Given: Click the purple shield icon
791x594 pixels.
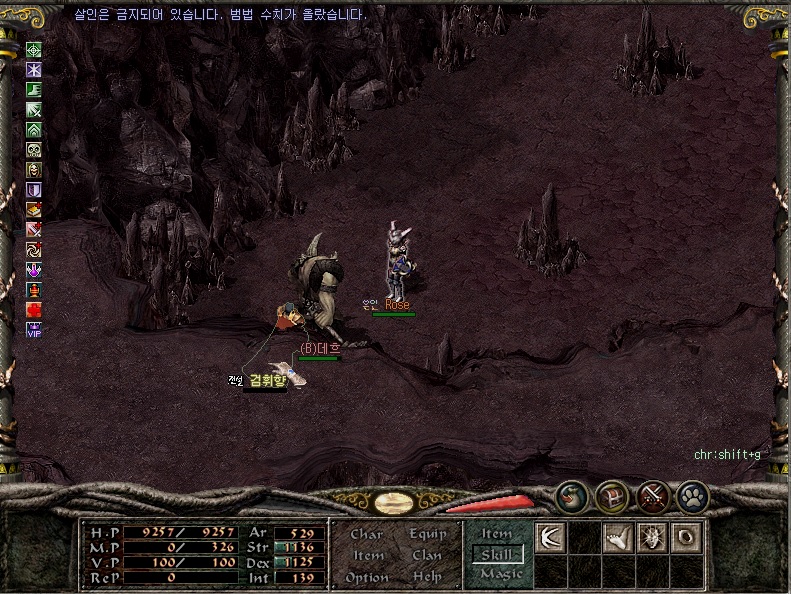Looking at the screenshot, I should coord(34,190).
